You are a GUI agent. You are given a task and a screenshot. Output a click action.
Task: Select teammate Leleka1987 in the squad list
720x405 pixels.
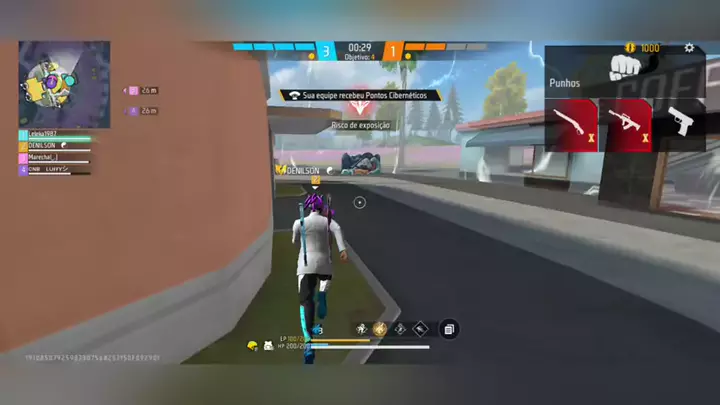(50, 134)
